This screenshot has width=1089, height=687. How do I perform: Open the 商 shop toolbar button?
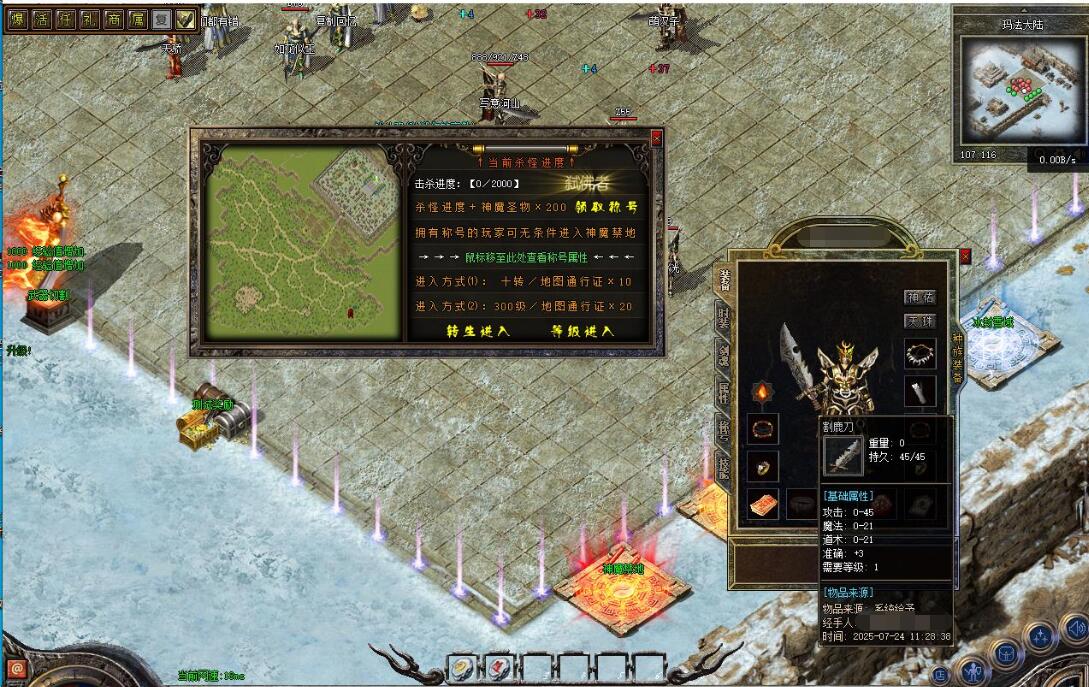[113, 18]
